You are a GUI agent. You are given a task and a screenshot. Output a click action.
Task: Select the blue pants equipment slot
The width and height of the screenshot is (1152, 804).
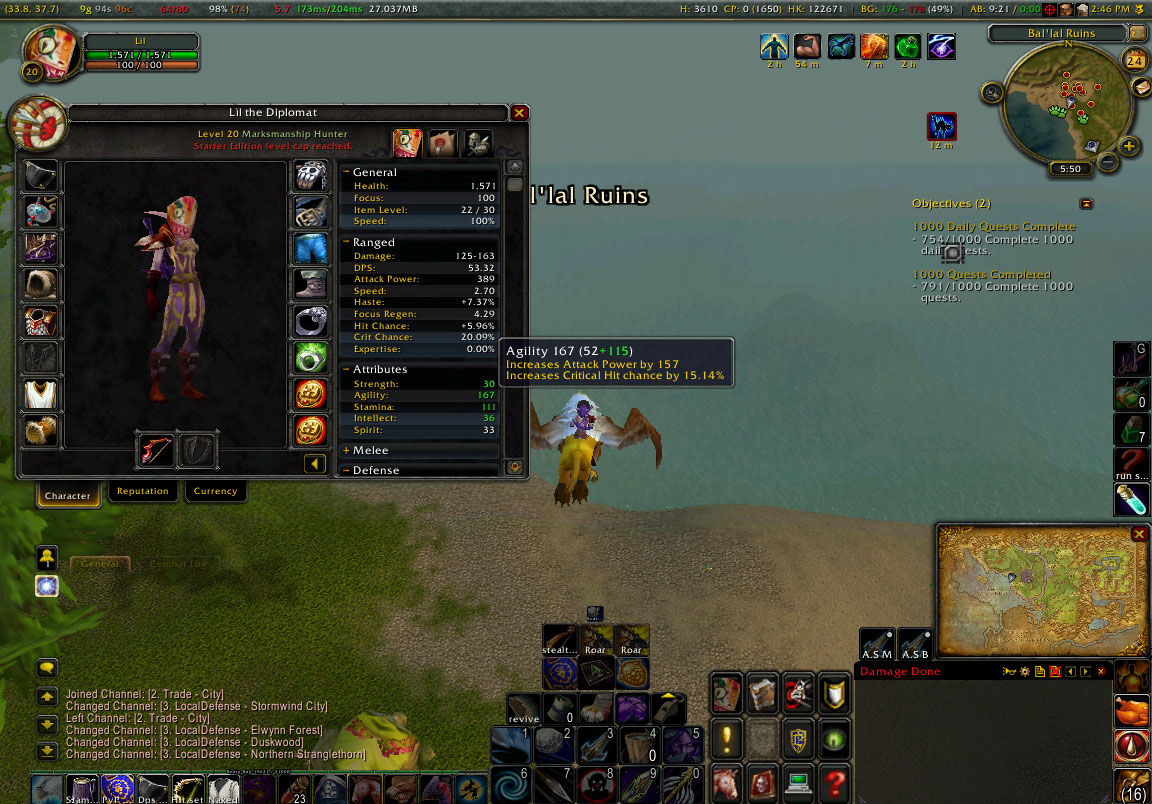tap(310, 248)
